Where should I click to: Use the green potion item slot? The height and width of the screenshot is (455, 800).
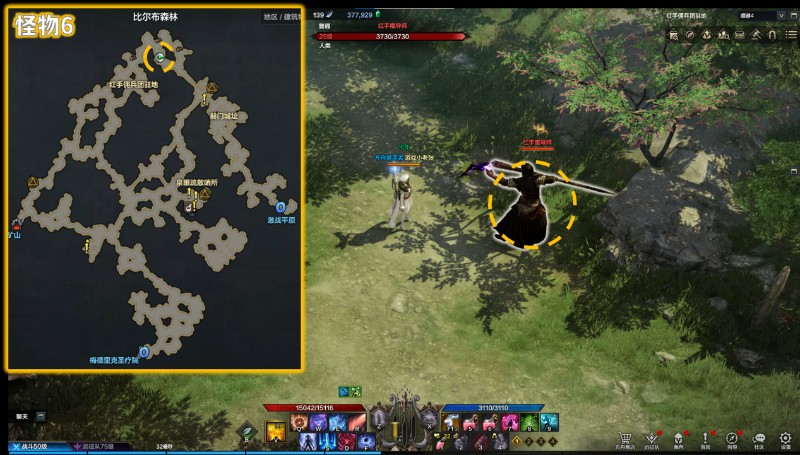tap(528, 424)
